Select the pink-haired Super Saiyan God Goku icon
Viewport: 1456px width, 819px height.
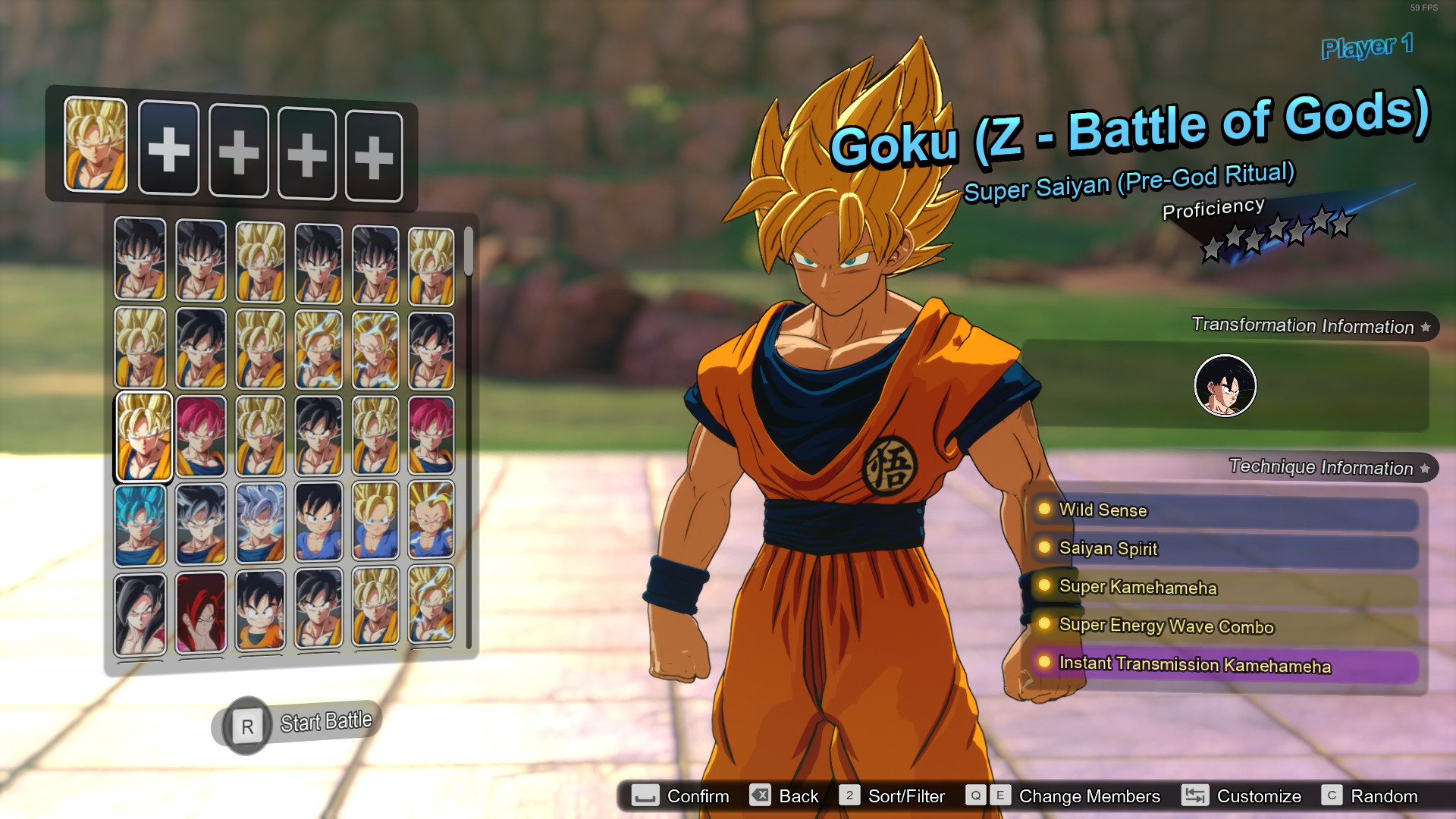tap(200, 436)
